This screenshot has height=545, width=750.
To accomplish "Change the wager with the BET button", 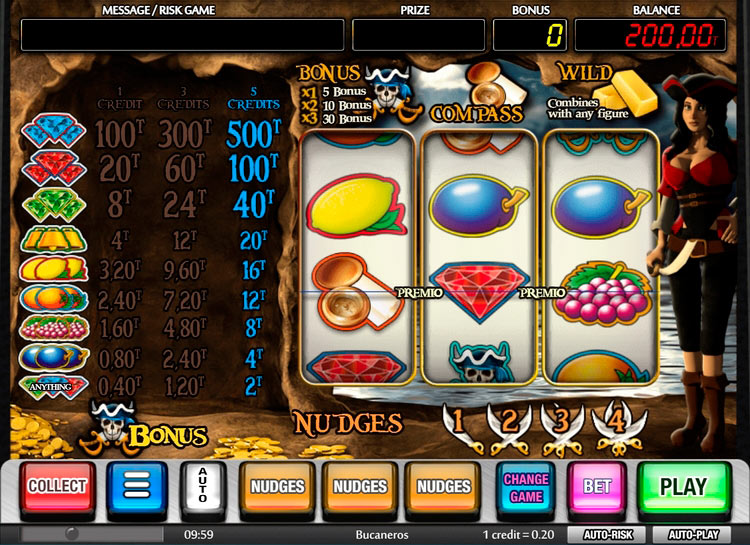I will coord(597,488).
